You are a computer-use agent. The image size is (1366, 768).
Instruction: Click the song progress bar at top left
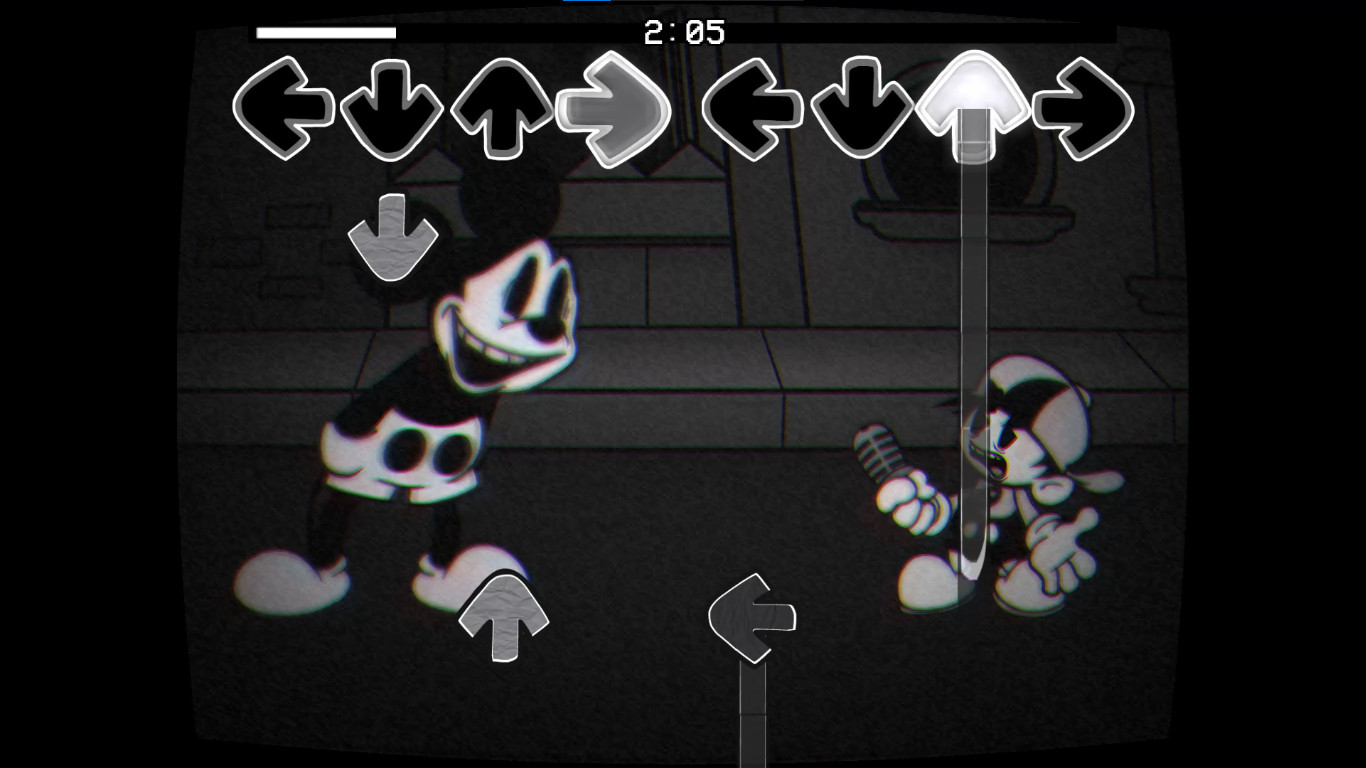pyautogui.click(x=325, y=31)
